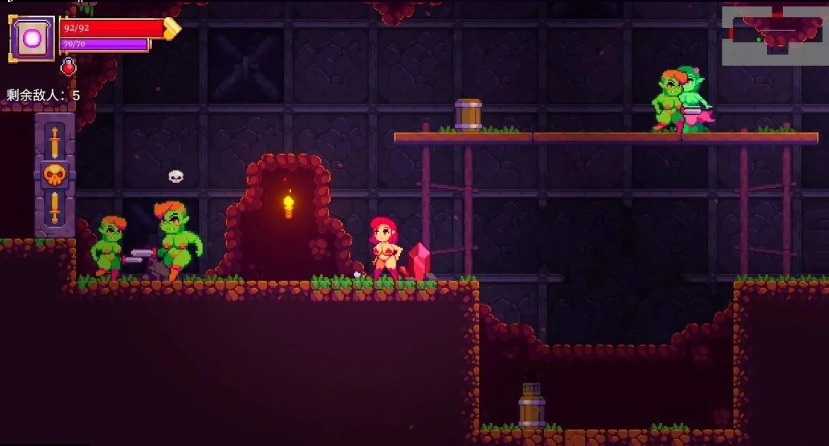Open the dungeon minimap

tap(774, 35)
